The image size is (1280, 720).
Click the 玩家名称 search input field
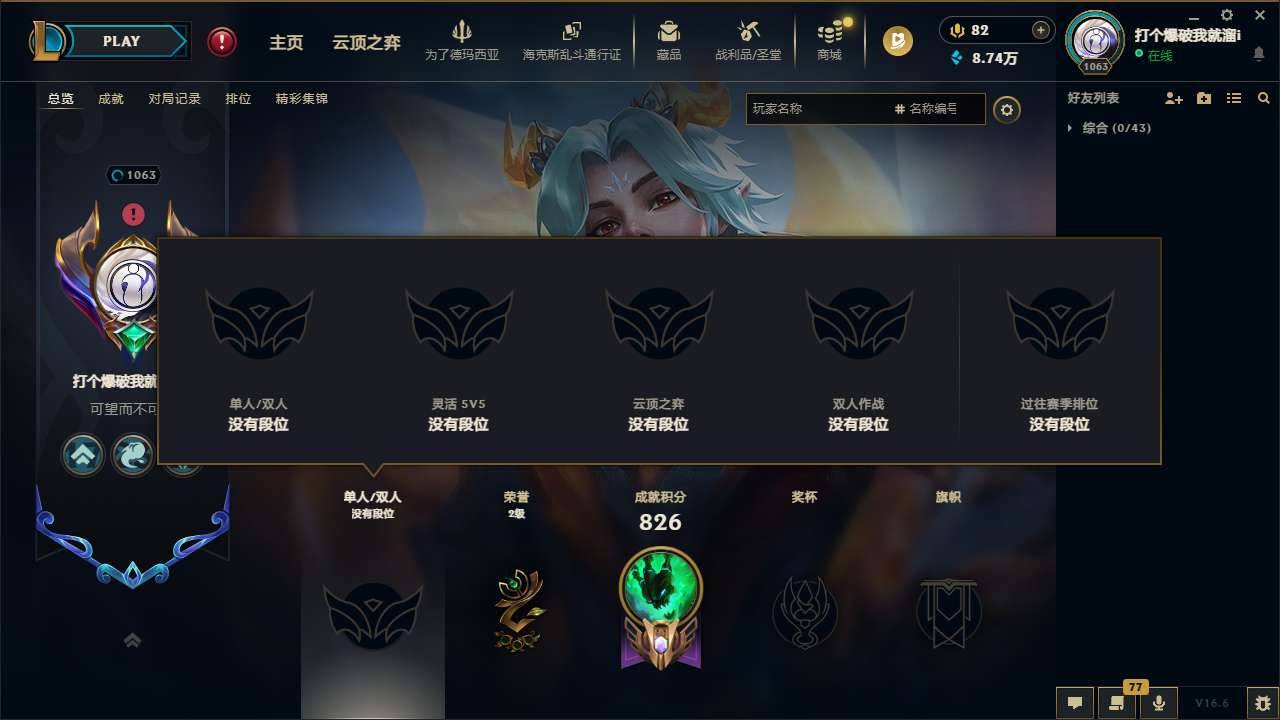pos(820,109)
